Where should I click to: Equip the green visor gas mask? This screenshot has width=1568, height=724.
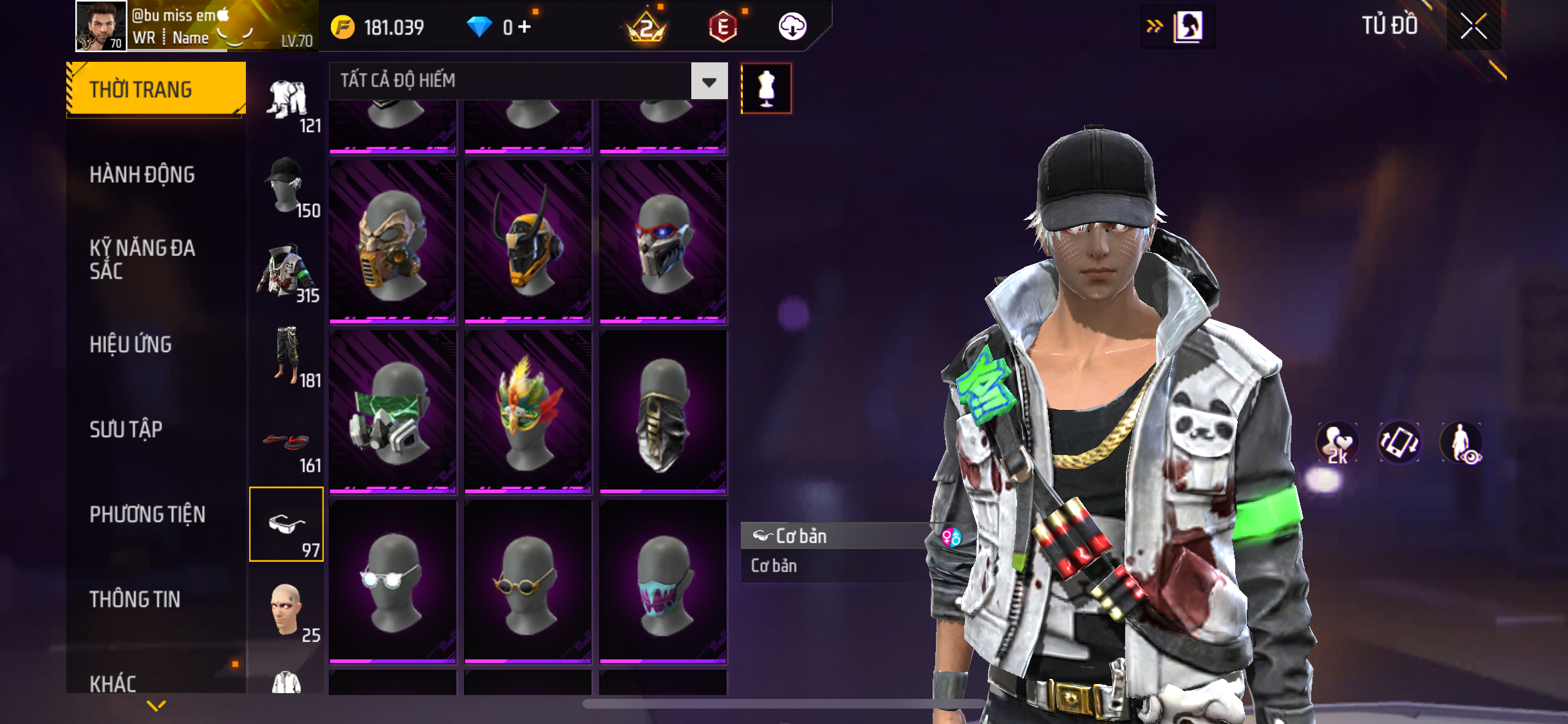393,412
